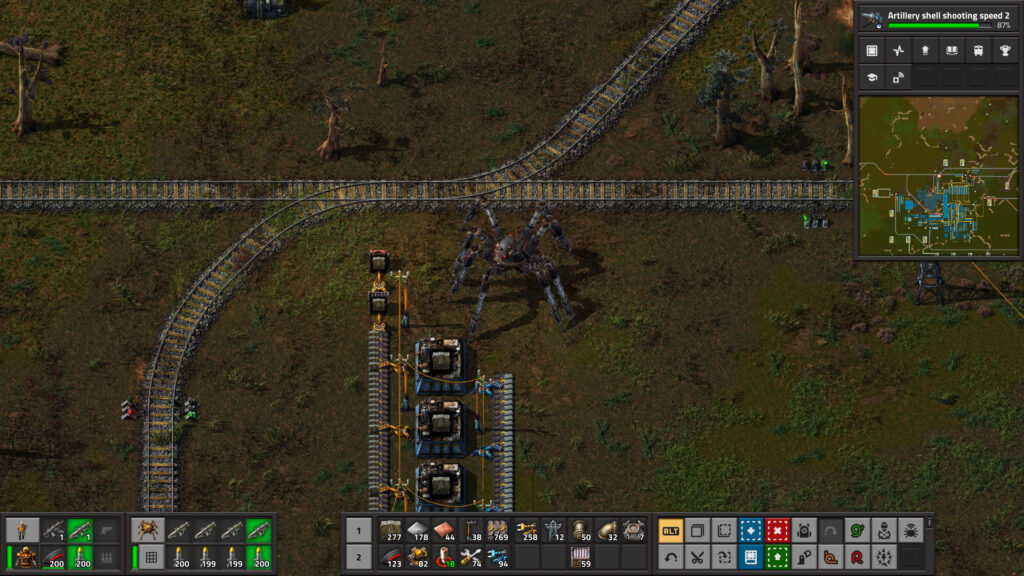Choose the green upgrade planner
1024x576 pixels.
coord(776,557)
